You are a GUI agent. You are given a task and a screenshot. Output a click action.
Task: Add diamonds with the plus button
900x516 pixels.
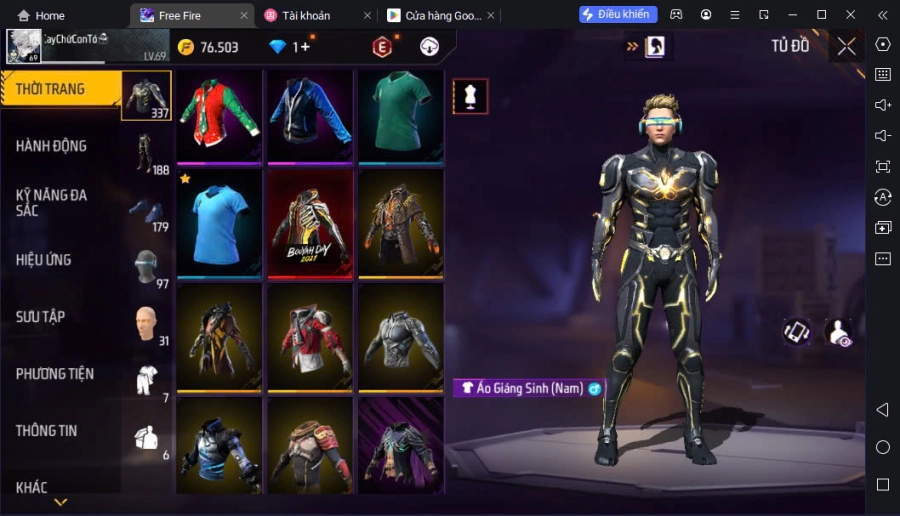point(305,47)
